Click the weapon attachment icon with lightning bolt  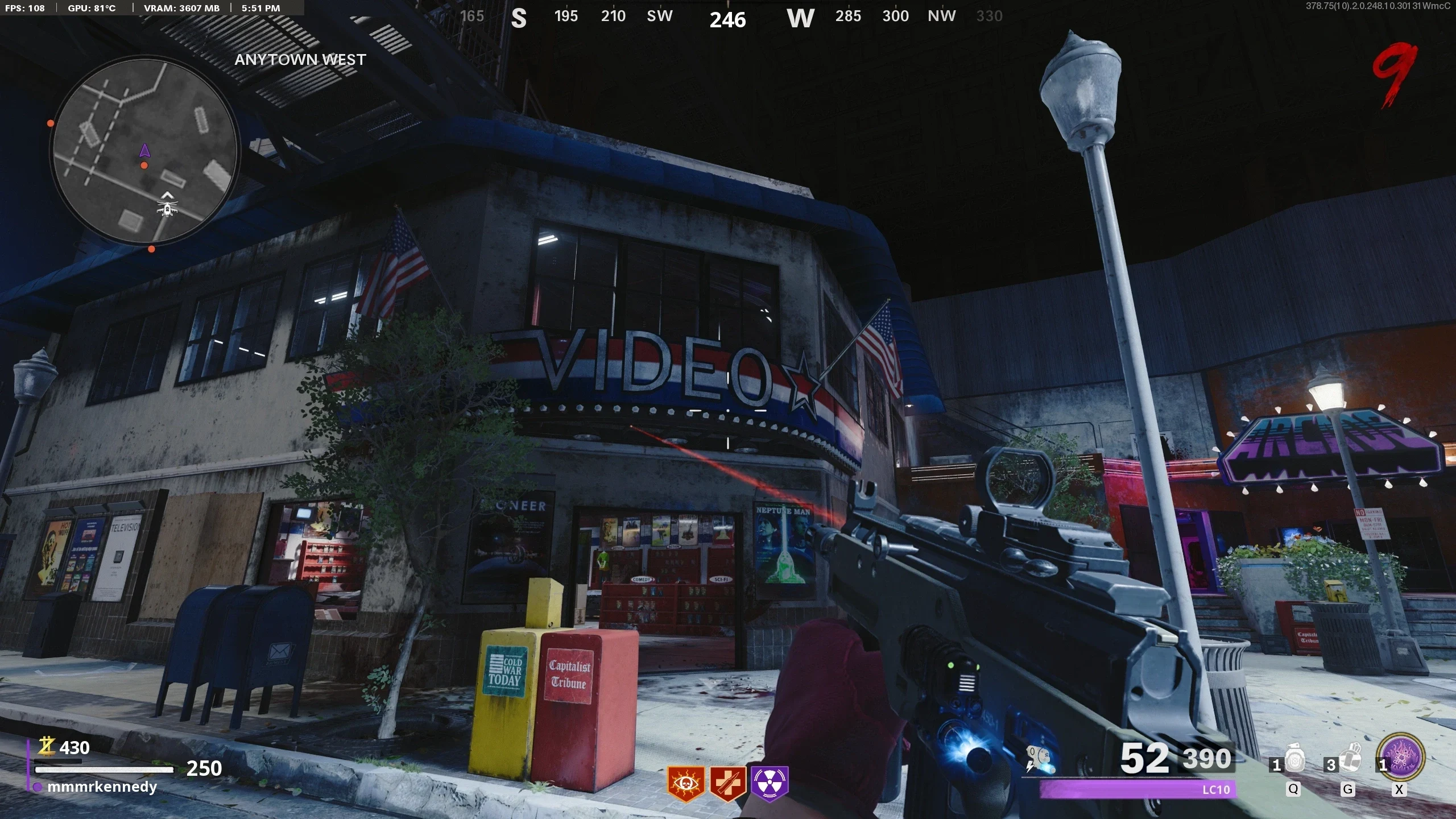(1040, 760)
